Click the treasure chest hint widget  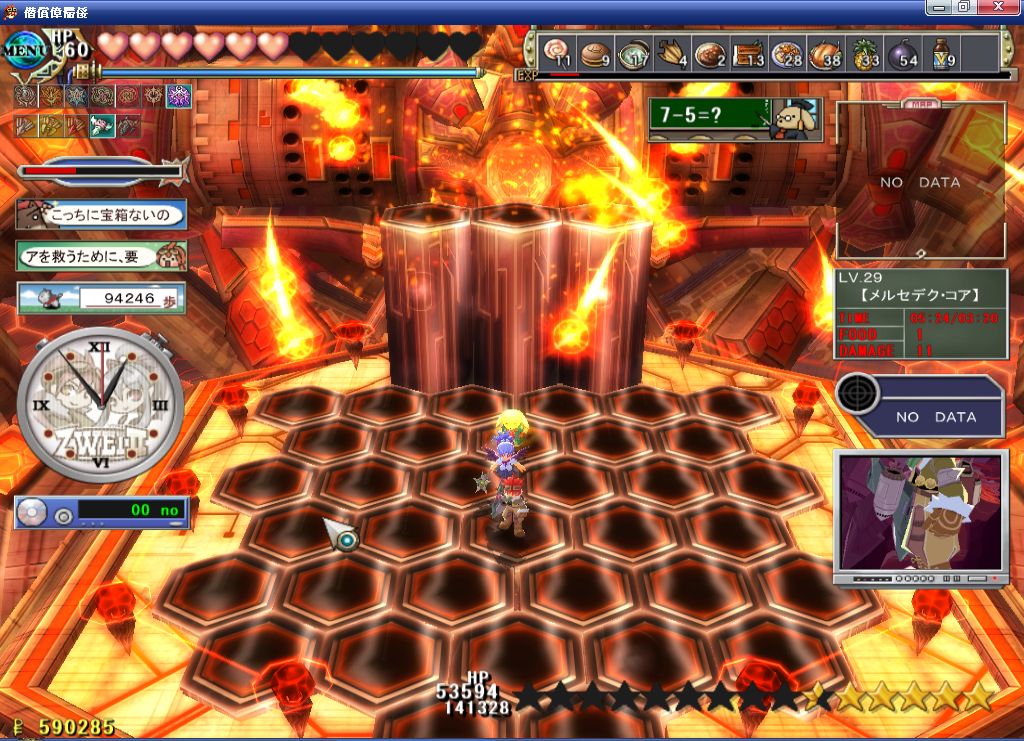102,213
